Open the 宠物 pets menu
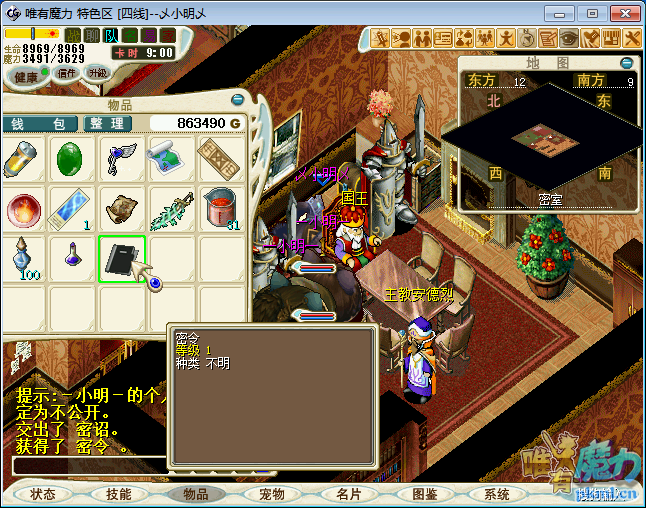 click(271, 494)
